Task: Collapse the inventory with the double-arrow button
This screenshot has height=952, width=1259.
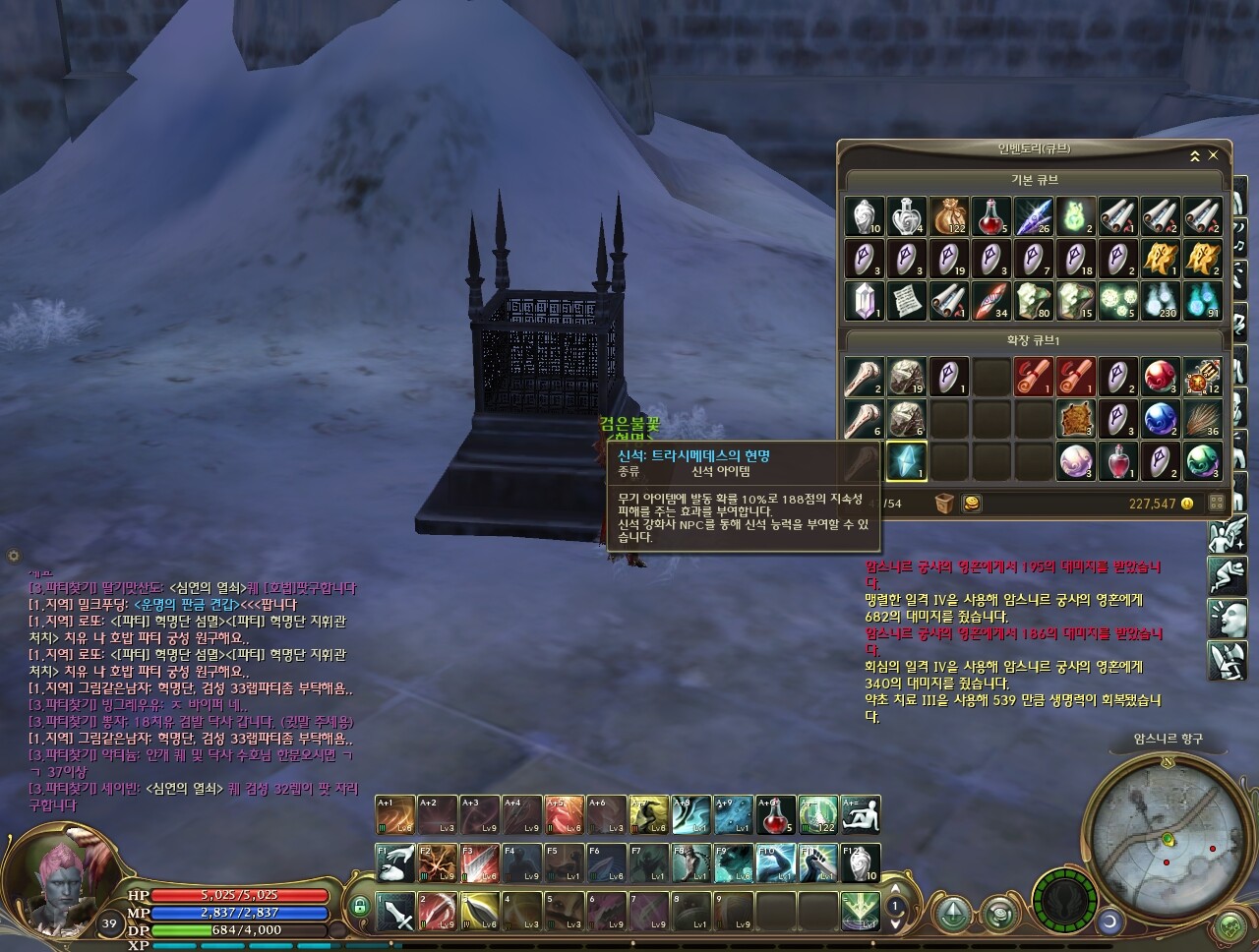Action: click(x=1195, y=155)
